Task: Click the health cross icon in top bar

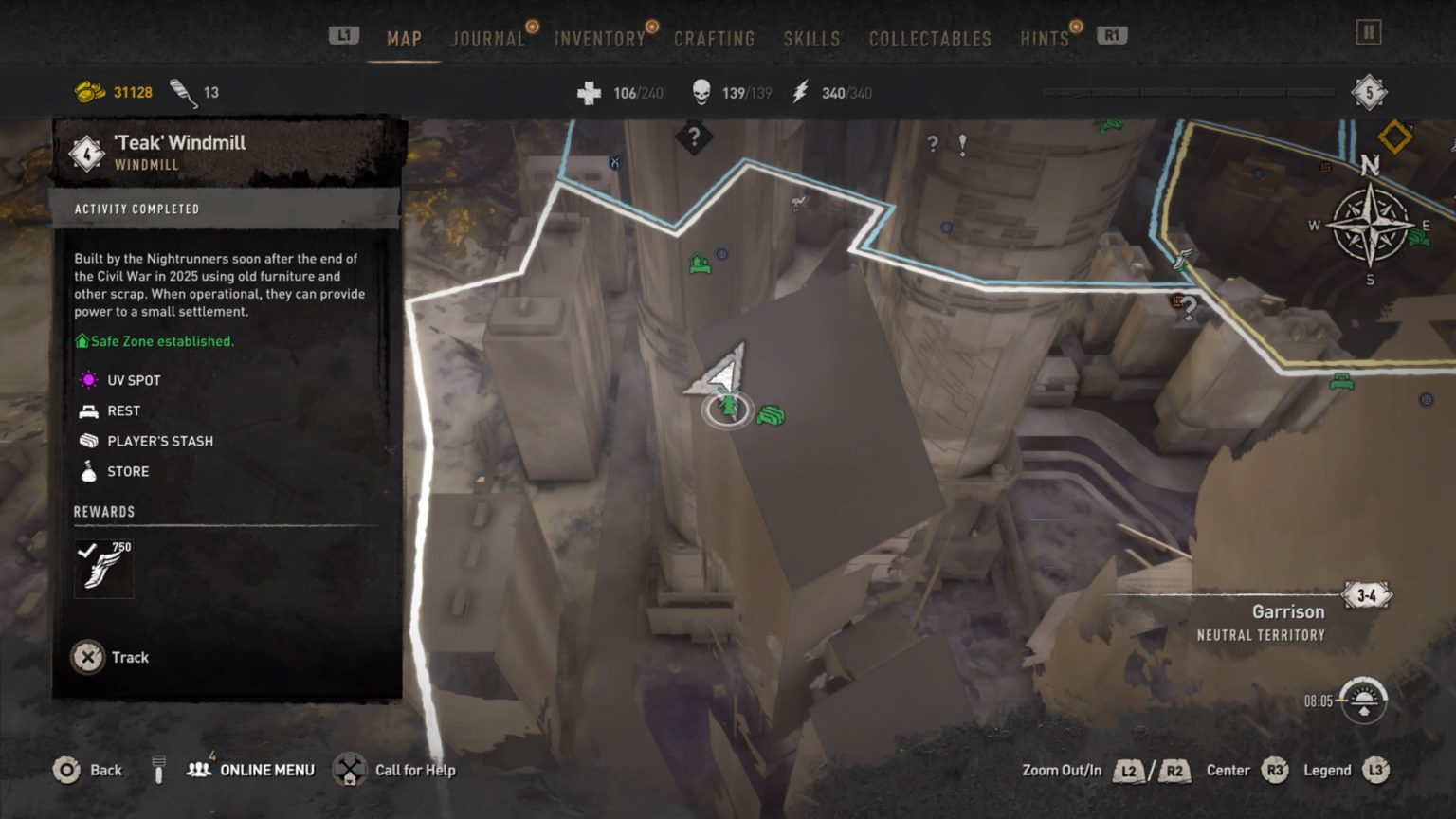Action: (x=591, y=92)
